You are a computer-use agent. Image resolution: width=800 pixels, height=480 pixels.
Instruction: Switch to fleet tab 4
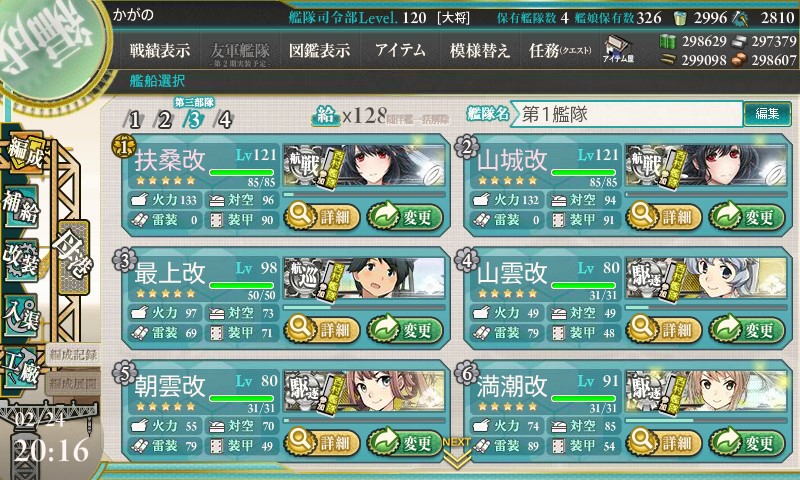coord(224,121)
